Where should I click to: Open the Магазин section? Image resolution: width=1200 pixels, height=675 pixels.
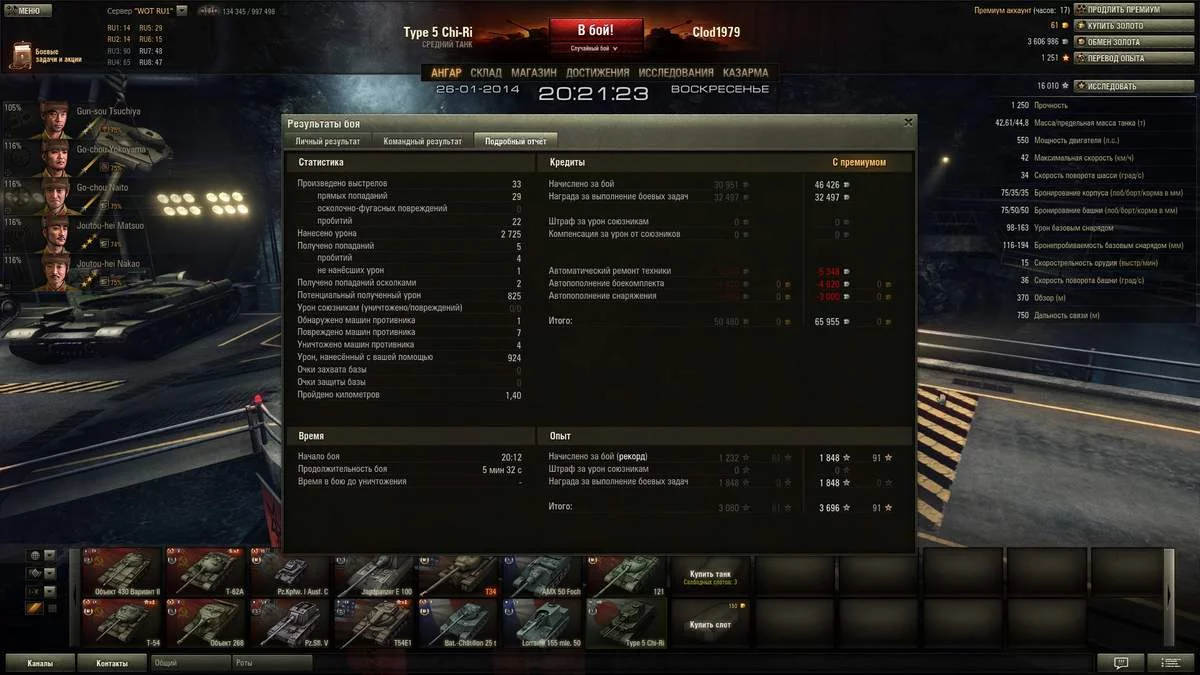point(534,73)
